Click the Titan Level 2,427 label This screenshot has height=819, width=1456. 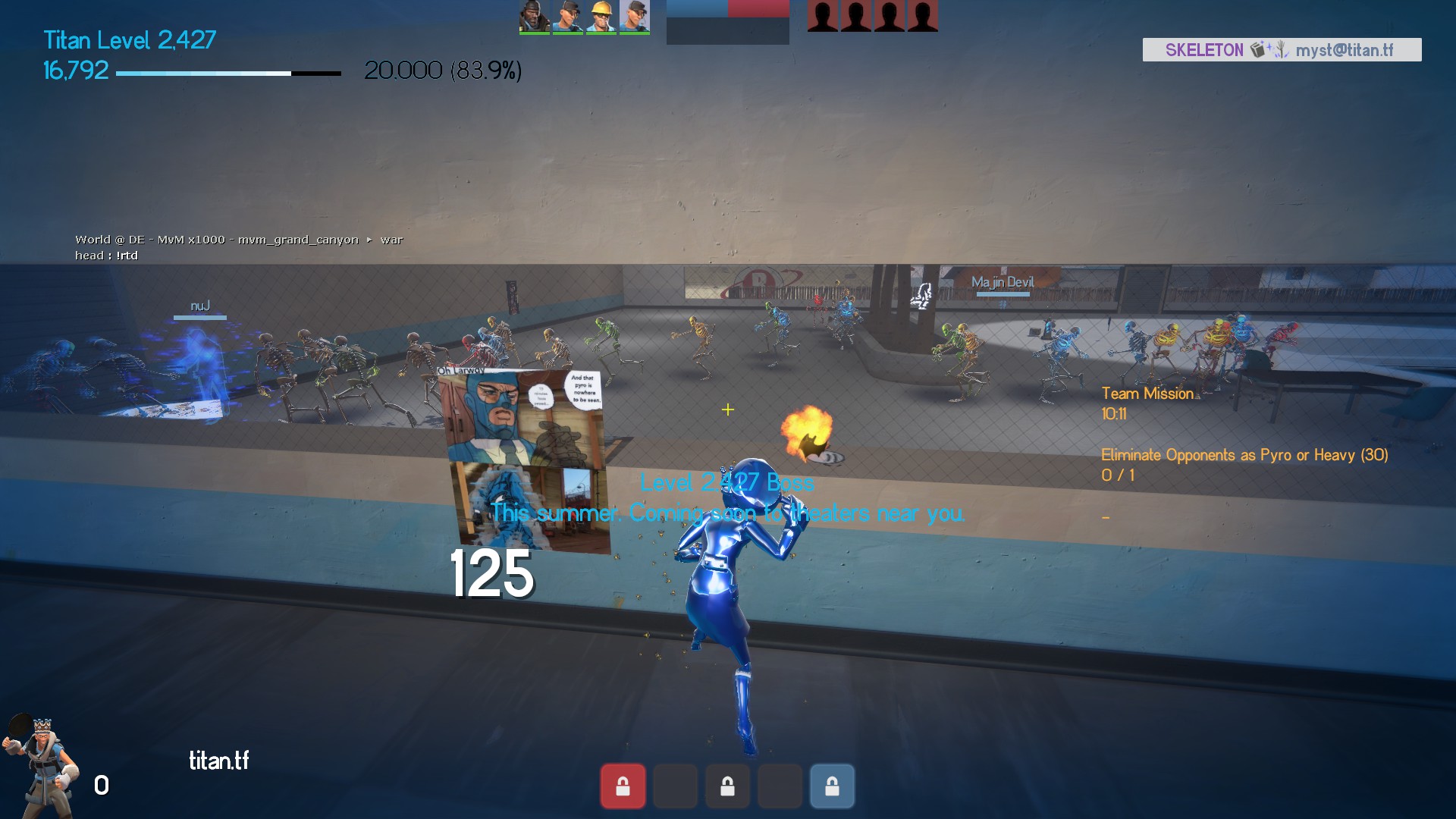click(130, 39)
